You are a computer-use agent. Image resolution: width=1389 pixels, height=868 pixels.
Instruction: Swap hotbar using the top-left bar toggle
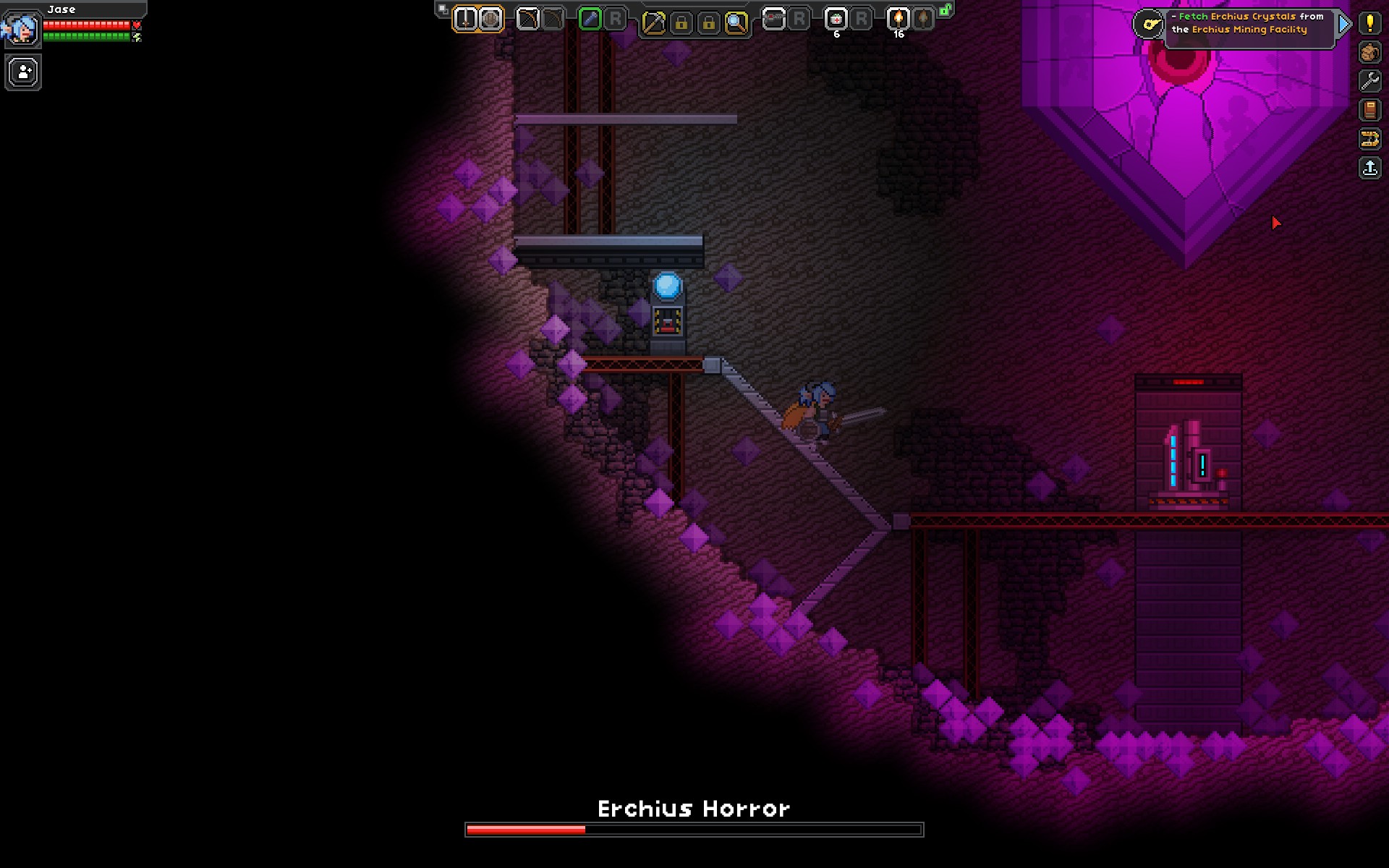point(443,9)
